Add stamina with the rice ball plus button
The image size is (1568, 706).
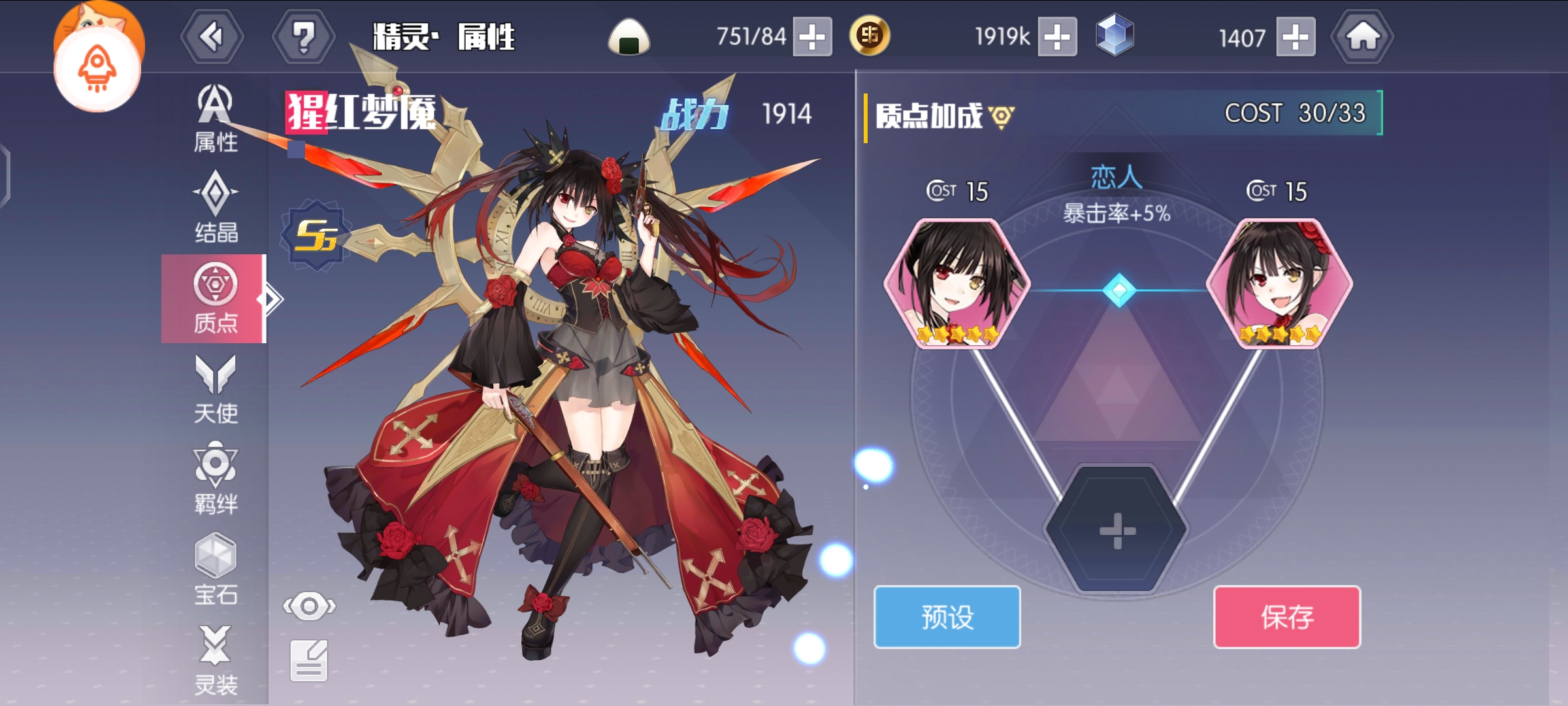(812, 37)
